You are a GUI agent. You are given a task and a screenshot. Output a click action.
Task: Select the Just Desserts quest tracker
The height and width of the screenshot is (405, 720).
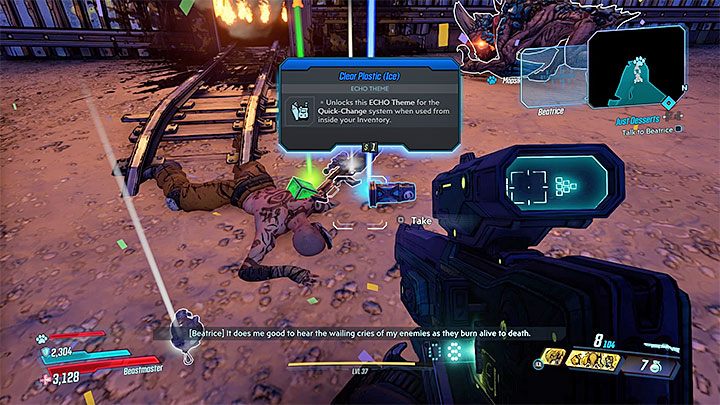click(x=639, y=117)
